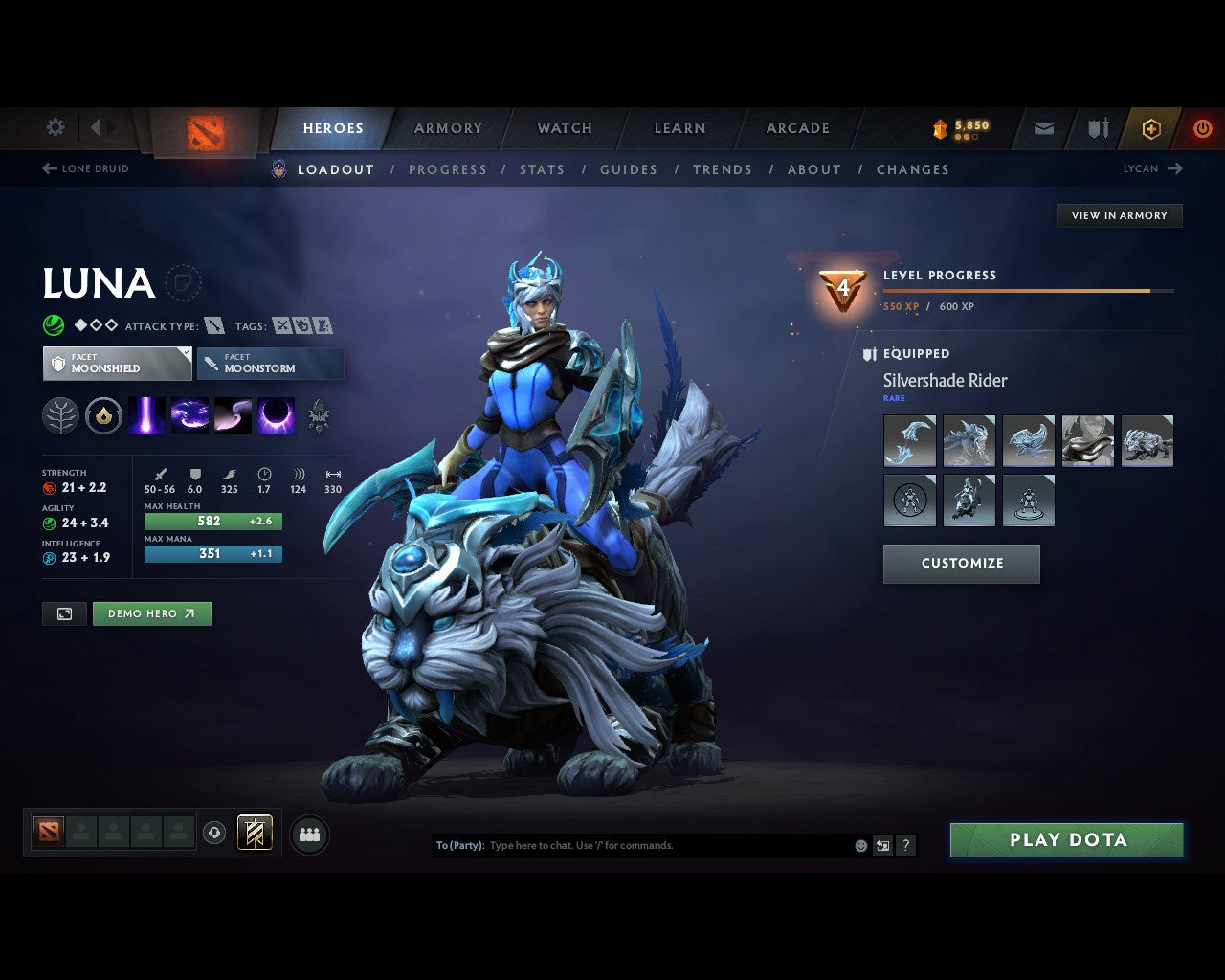Switch to the STATS tab
This screenshot has height=980, width=1225.
[542, 169]
